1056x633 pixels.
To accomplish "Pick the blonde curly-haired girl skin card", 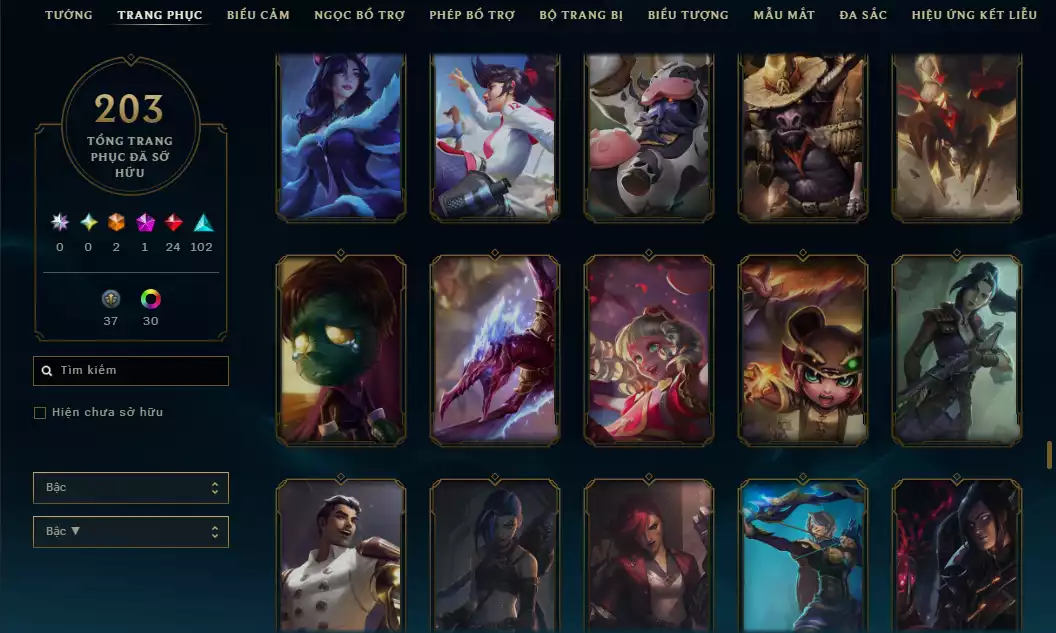I will pyautogui.click(x=649, y=349).
